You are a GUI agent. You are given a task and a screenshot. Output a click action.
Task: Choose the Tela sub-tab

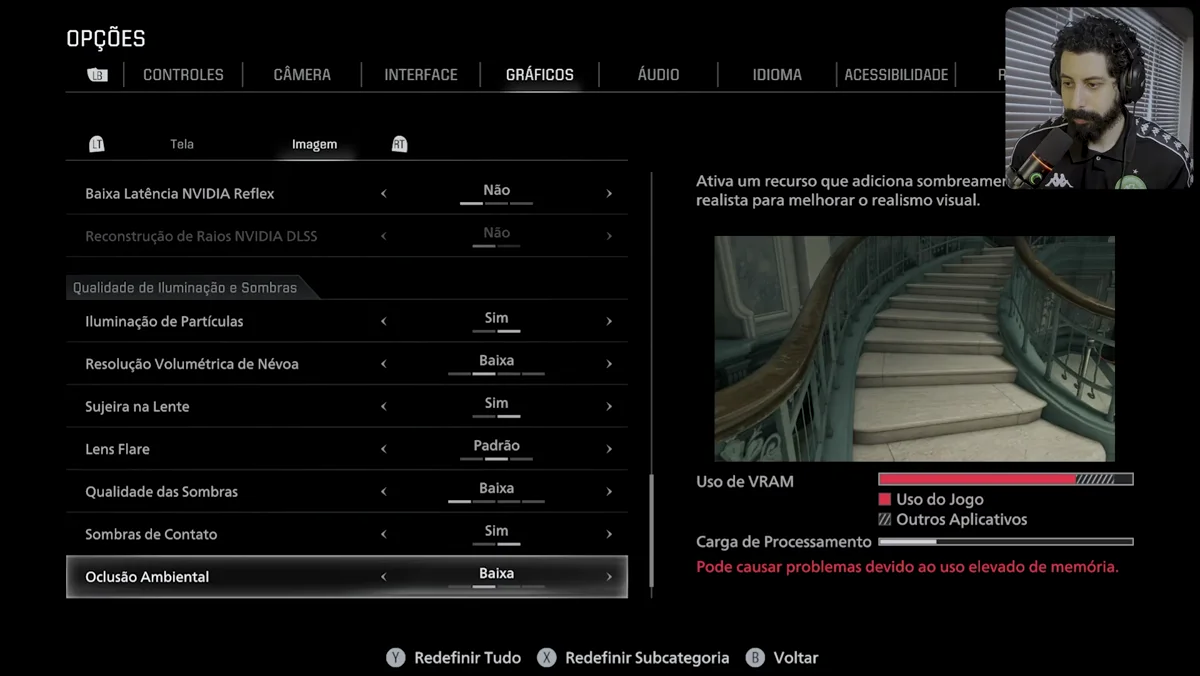point(182,144)
